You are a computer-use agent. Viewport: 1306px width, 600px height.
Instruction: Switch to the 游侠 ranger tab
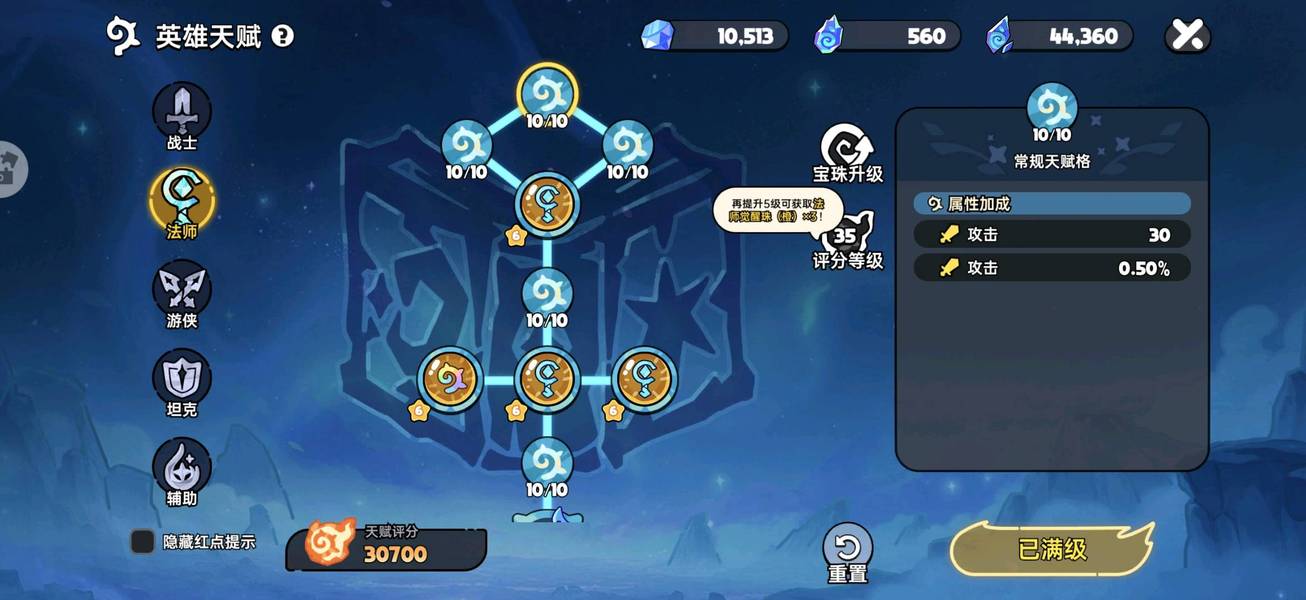tap(182, 288)
